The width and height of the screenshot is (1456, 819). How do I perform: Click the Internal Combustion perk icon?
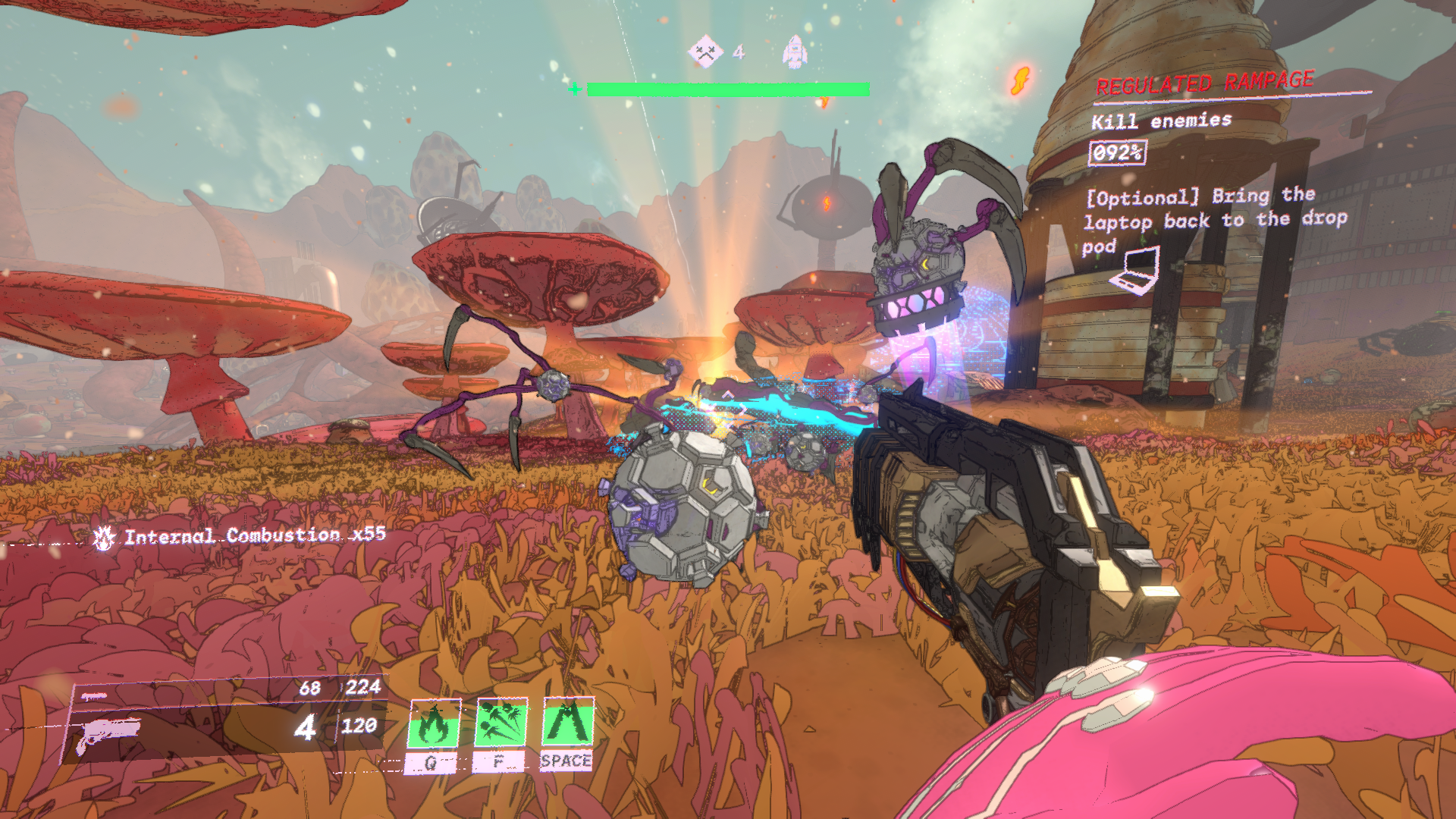coord(104,538)
